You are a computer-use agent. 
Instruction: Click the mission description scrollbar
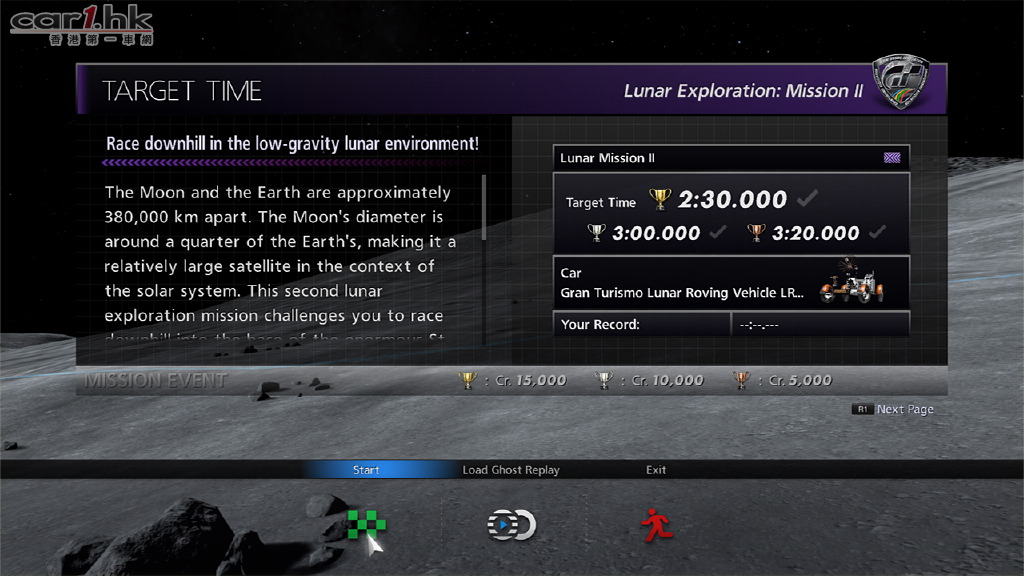click(x=485, y=208)
